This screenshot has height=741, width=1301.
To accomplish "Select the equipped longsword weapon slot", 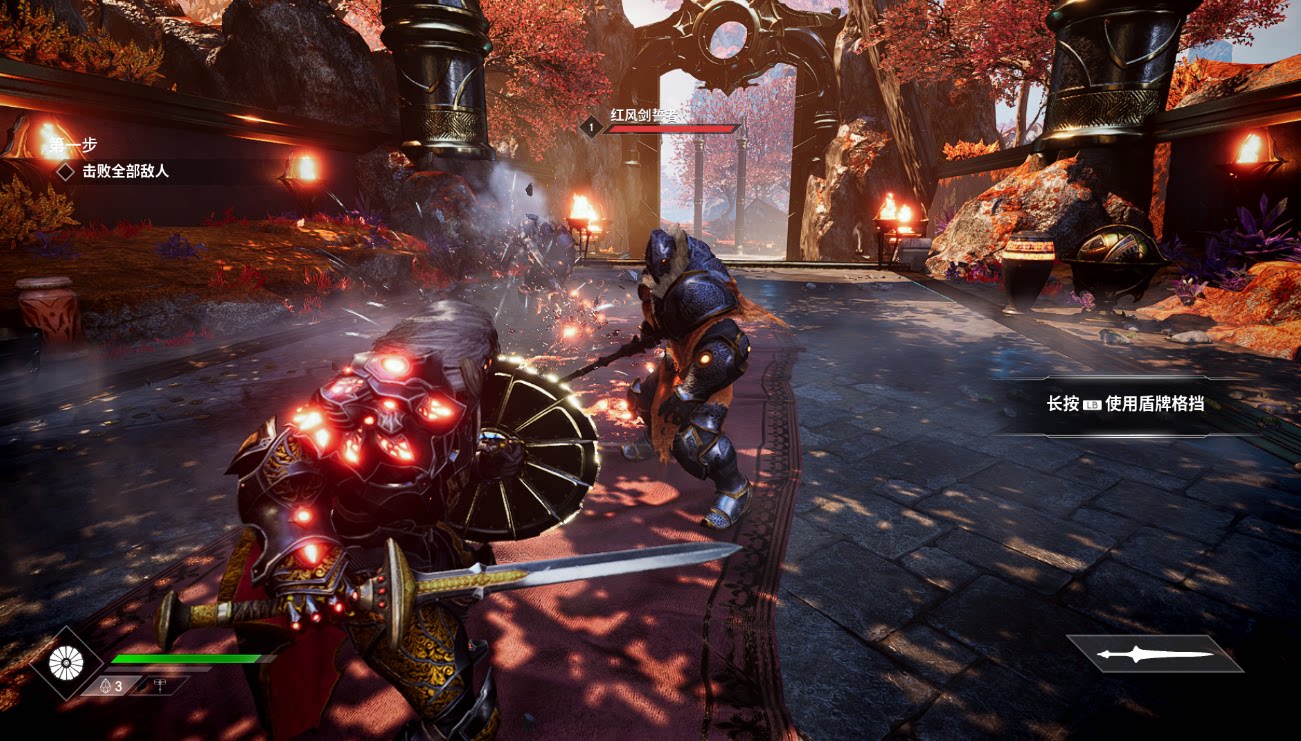I will click(x=1155, y=654).
